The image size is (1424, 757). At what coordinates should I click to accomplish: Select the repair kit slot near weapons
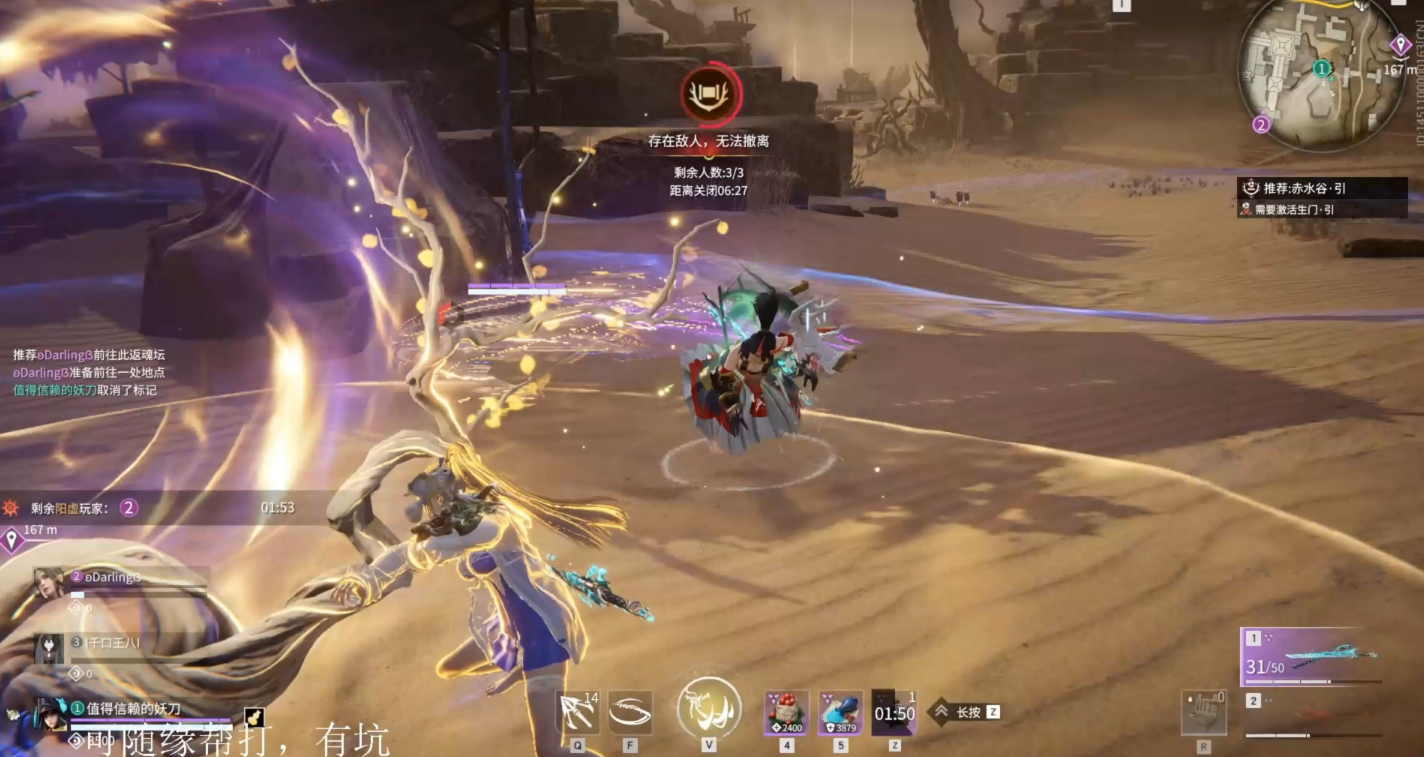[1203, 713]
